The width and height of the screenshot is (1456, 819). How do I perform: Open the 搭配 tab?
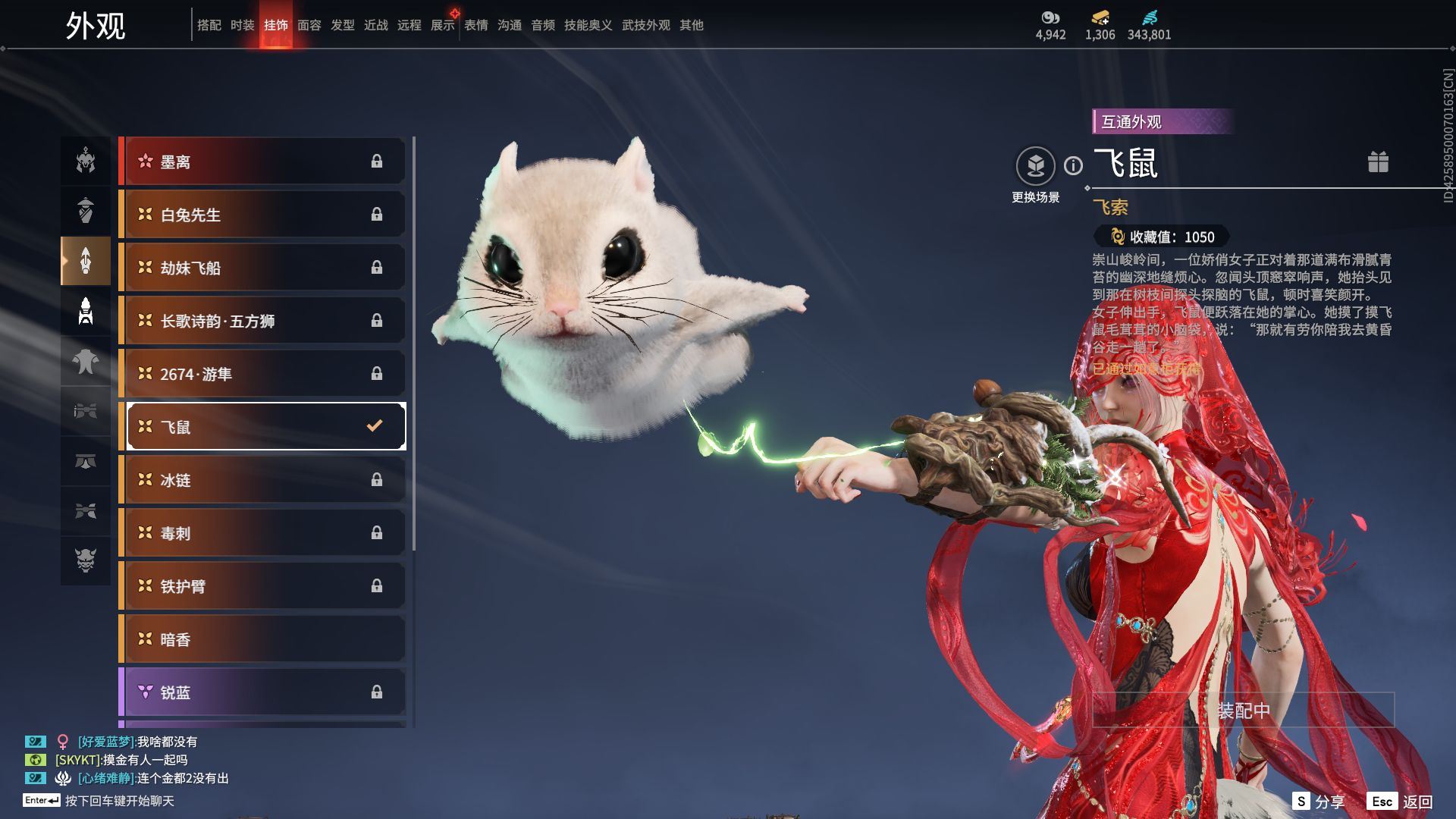pyautogui.click(x=209, y=25)
